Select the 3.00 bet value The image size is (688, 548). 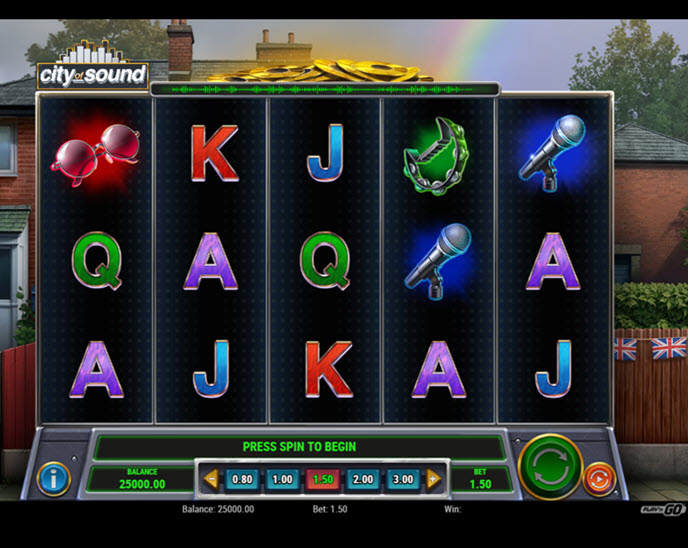[402, 479]
